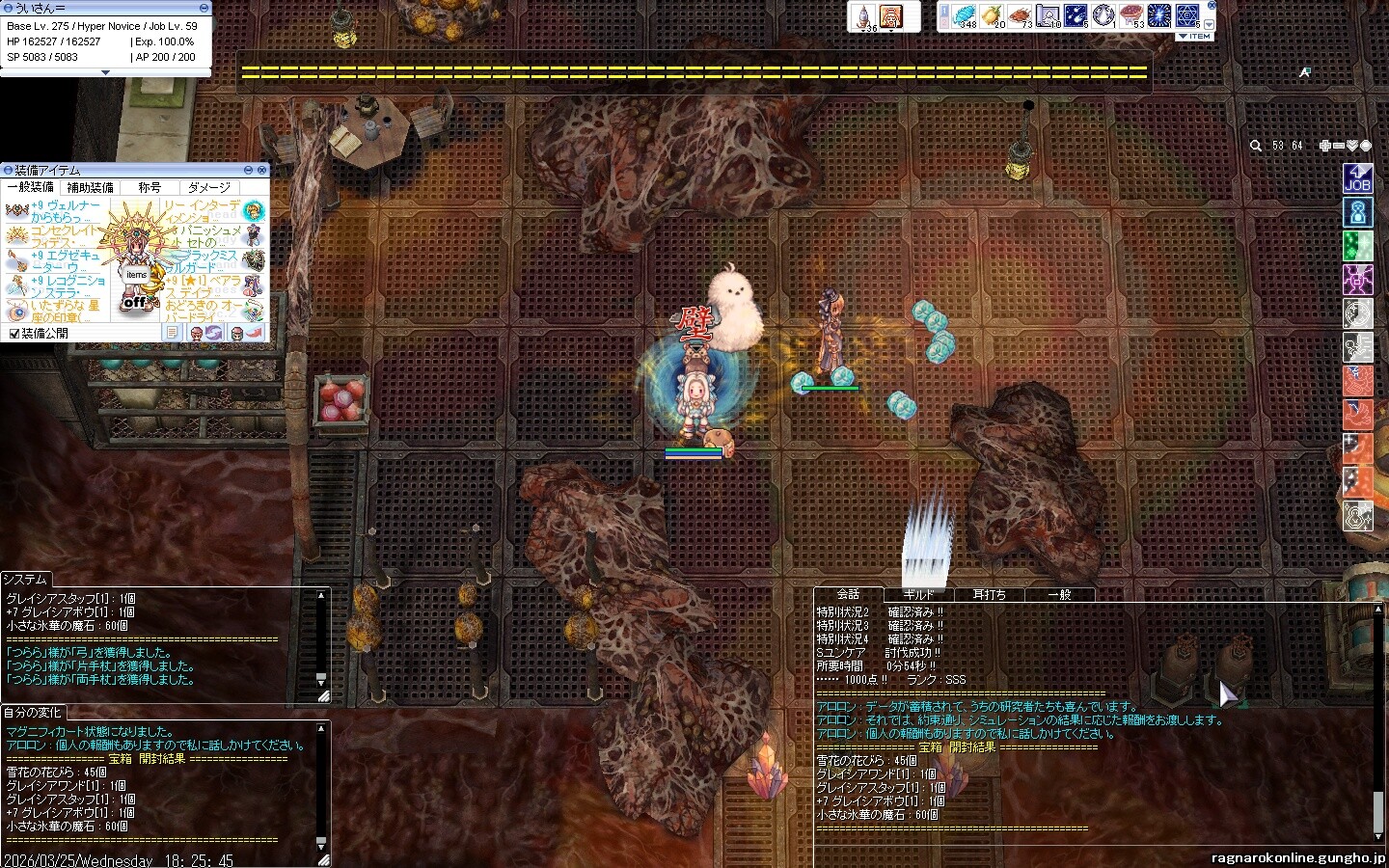Switch to the 補助装備 equipment tab

click(90, 187)
